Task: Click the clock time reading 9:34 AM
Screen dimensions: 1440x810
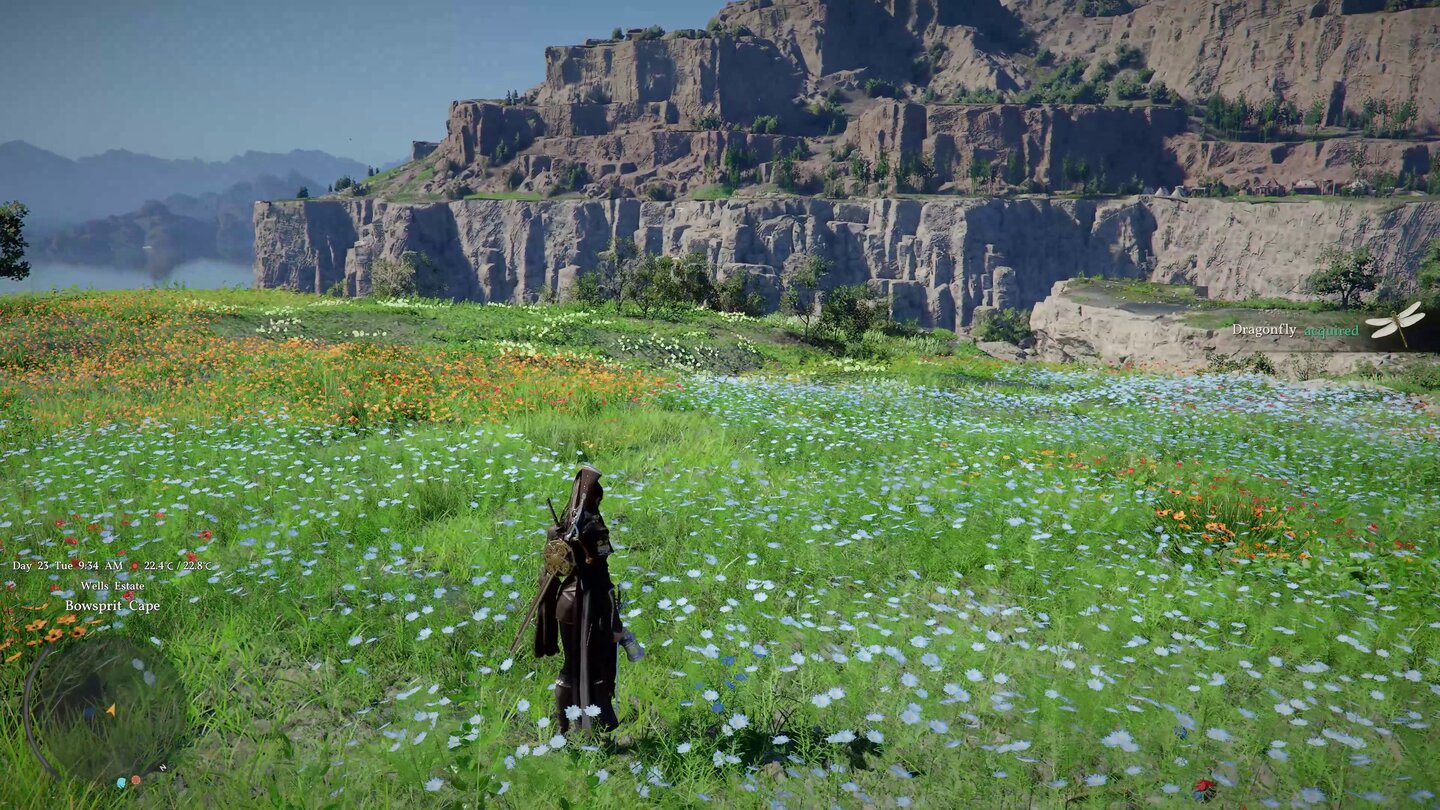Action: [x=100, y=564]
